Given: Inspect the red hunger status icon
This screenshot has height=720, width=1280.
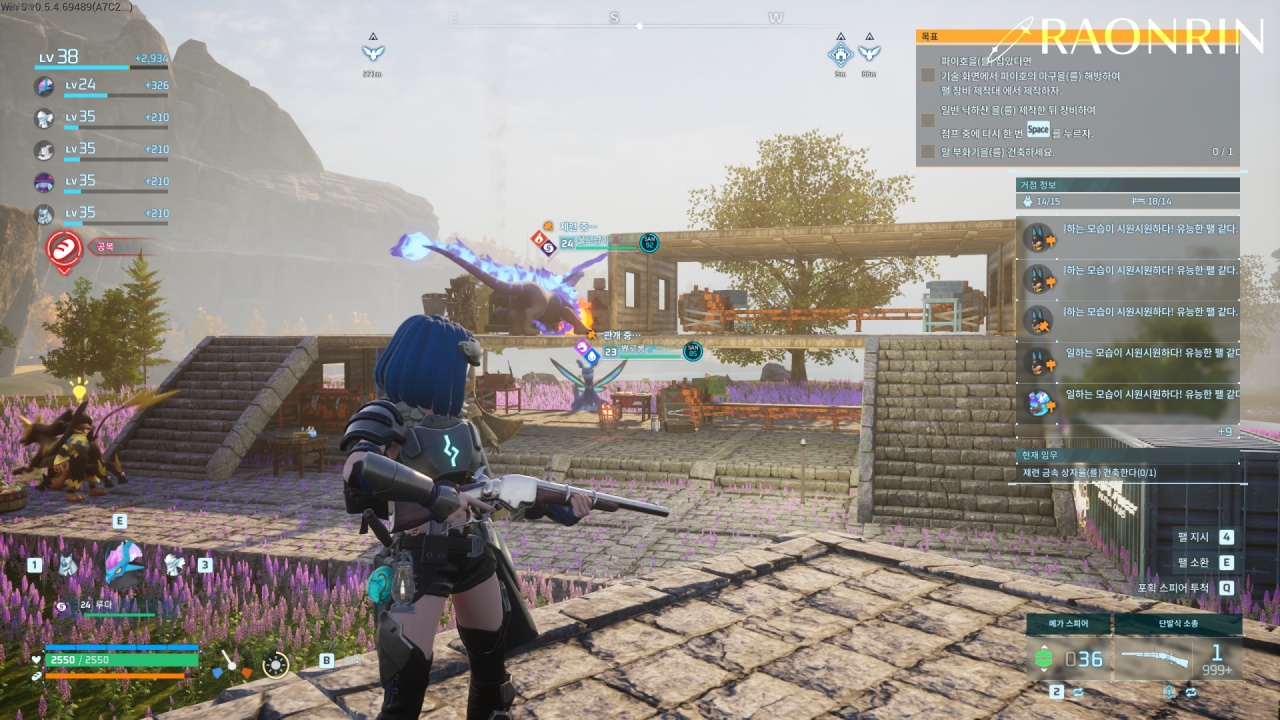Looking at the screenshot, I should tap(65, 249).
